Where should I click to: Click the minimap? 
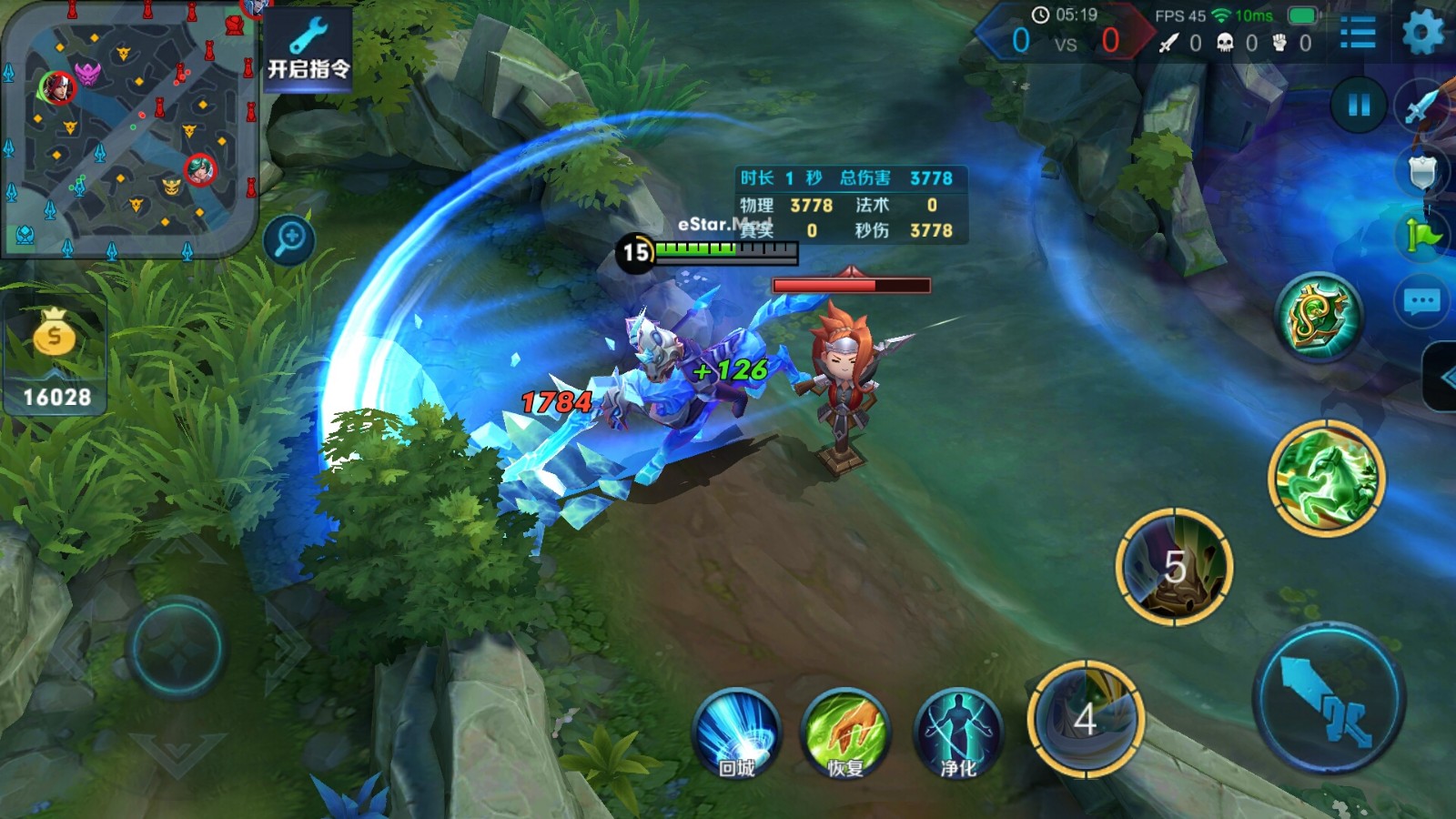click(129, 130)
